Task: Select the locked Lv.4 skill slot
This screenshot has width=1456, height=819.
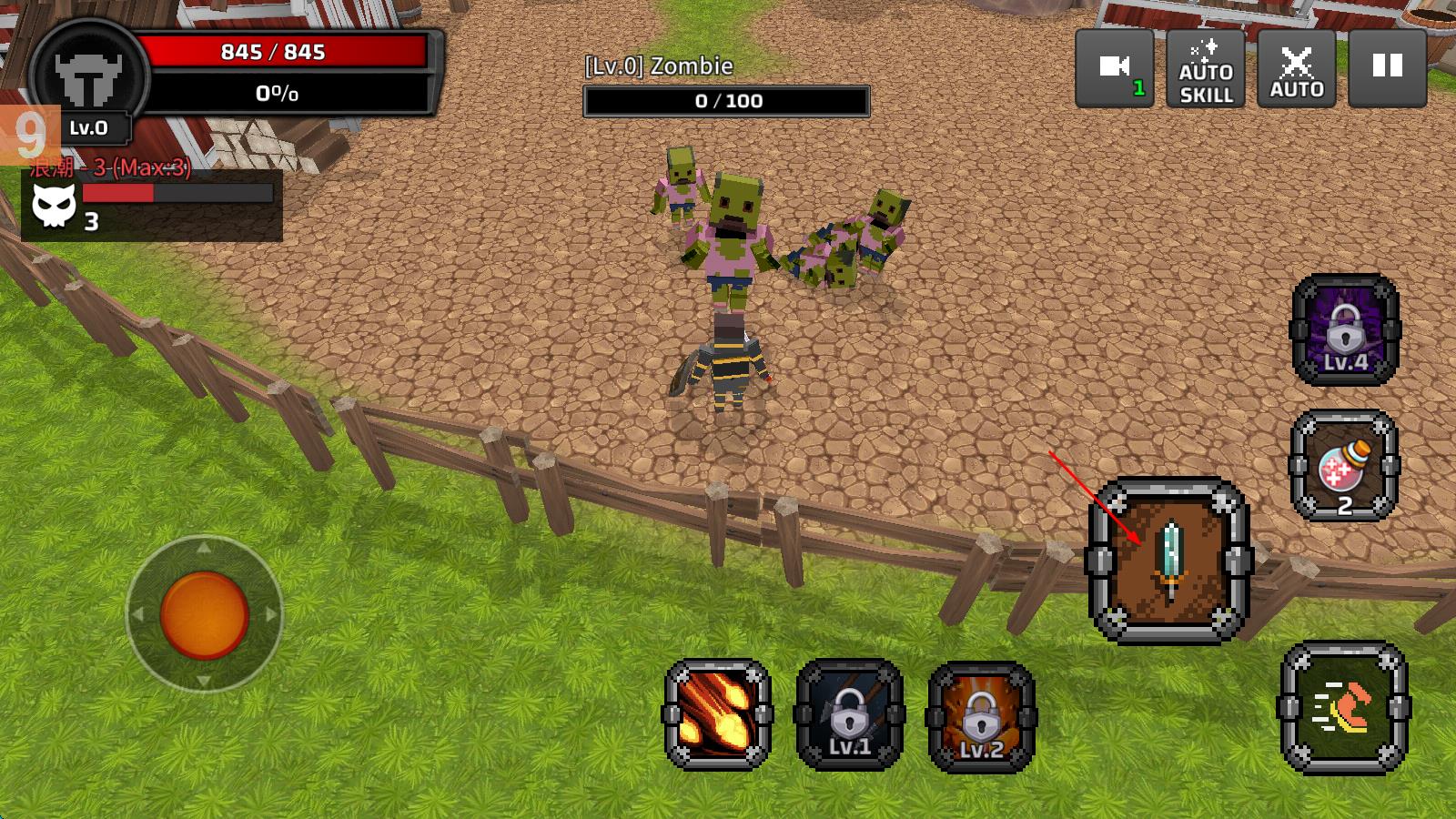Action: 1346,329
